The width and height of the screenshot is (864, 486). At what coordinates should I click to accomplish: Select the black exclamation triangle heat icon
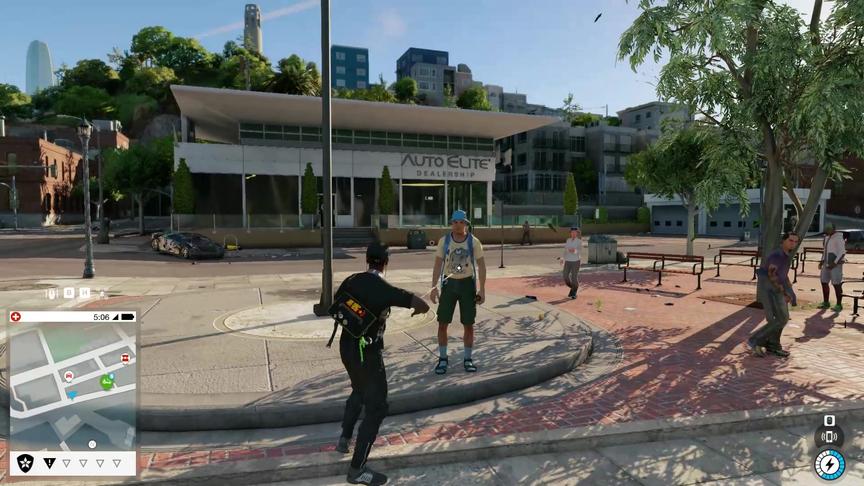coord(49,463)
